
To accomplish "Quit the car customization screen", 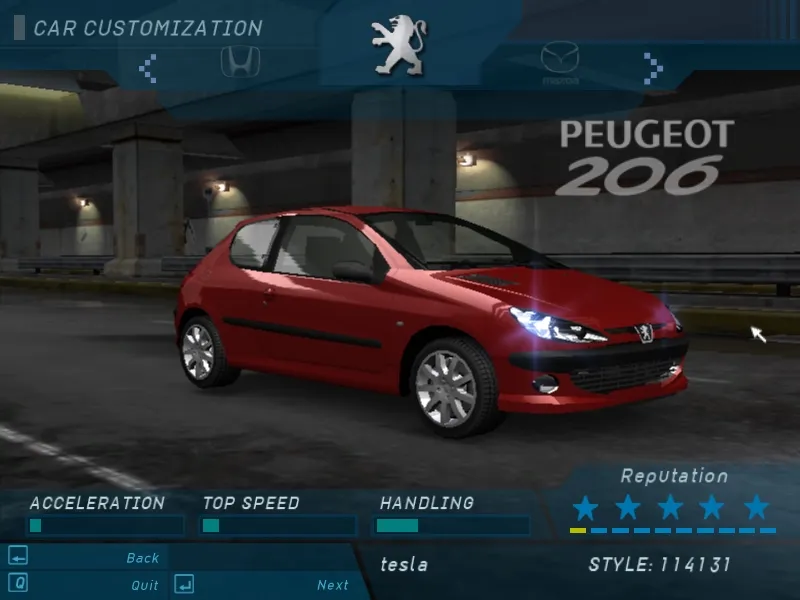I will (x=145, y=585).
